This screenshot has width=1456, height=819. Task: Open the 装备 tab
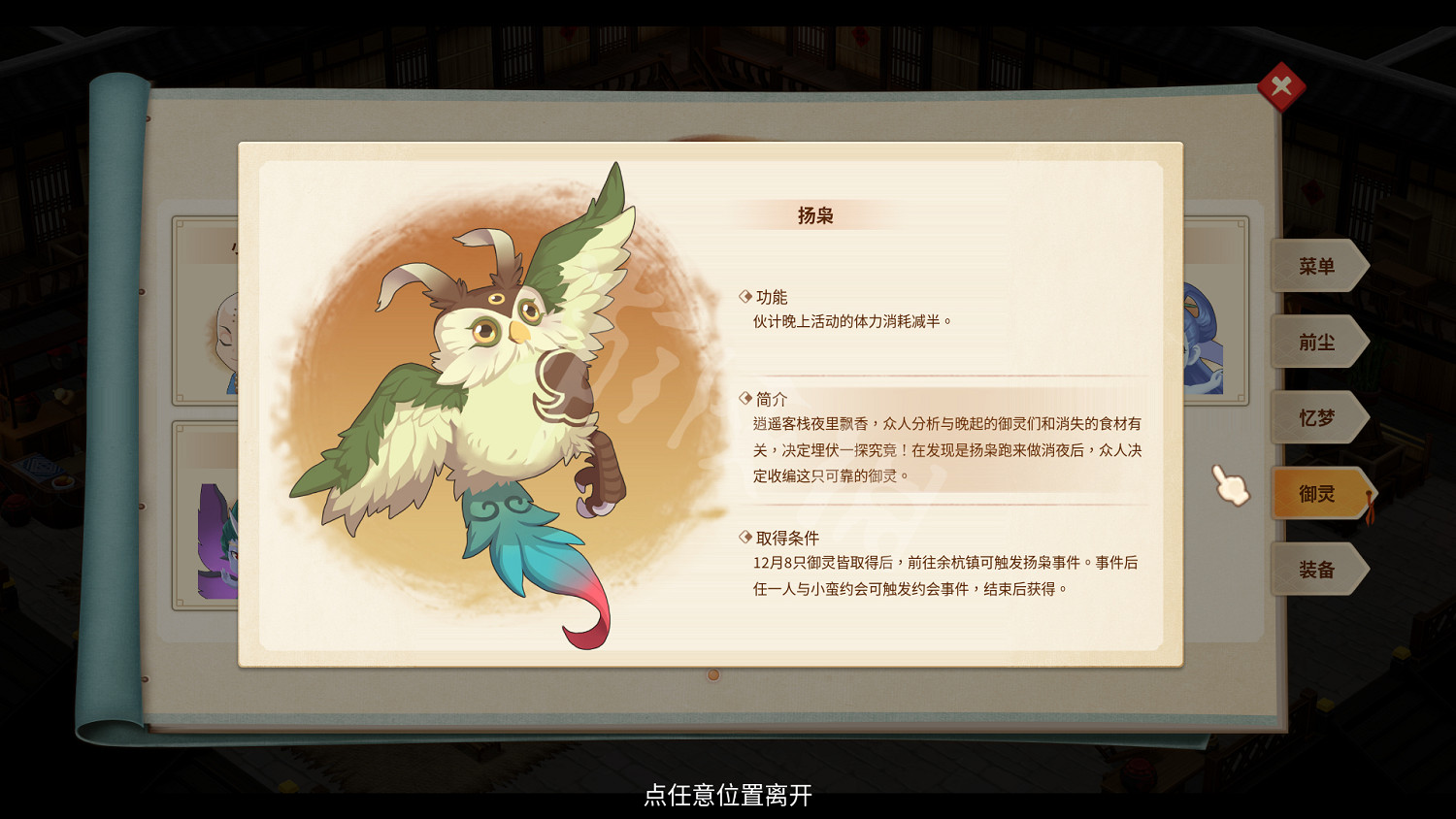pyautogui.click(x=1318, y=569)
